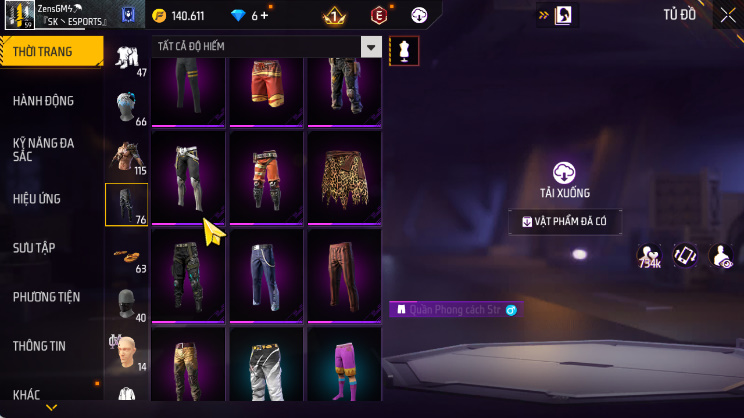Image resolution: width=744 pixels, height=418 pixels.
Task: Open the phone rotate view icon
Action: [684, 256]
